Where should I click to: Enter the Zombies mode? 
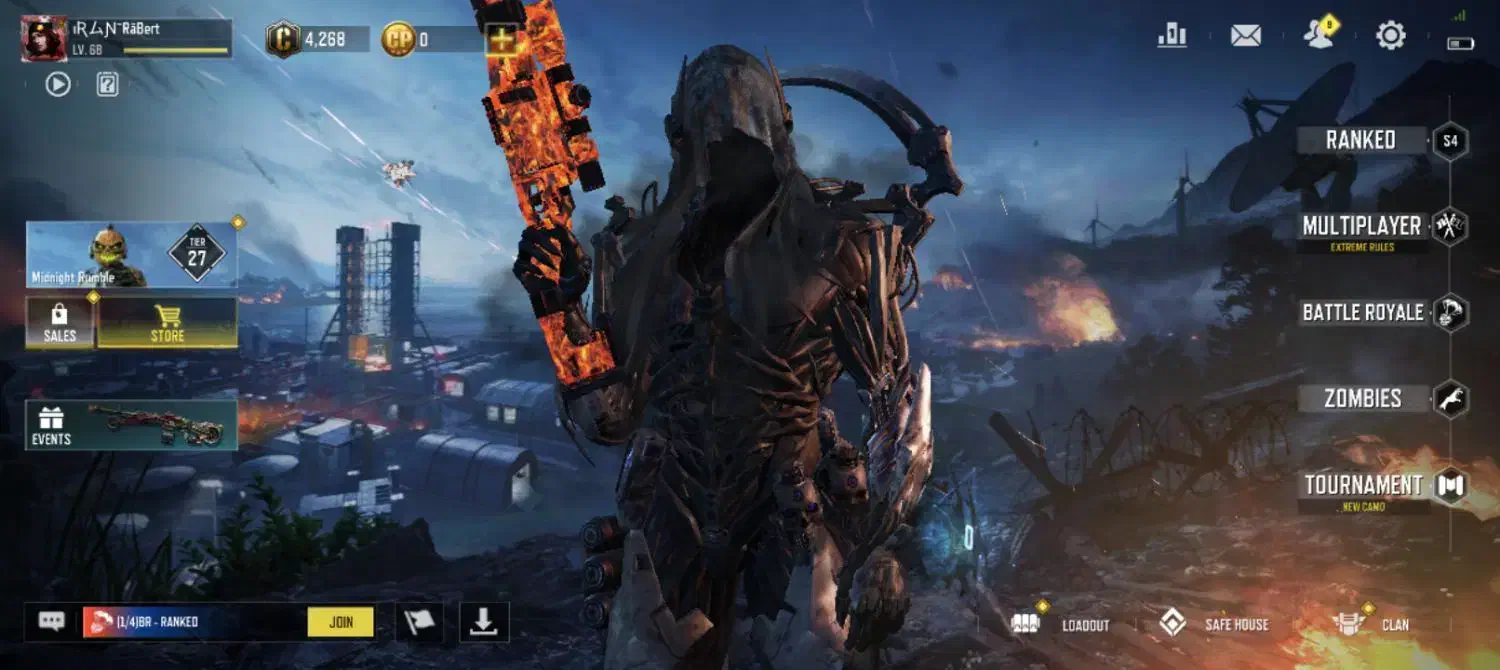pos(1362,398)
